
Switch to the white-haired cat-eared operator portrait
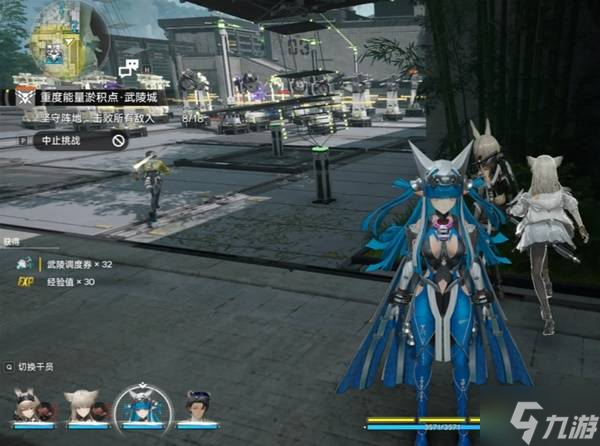(x=83, y=407)
